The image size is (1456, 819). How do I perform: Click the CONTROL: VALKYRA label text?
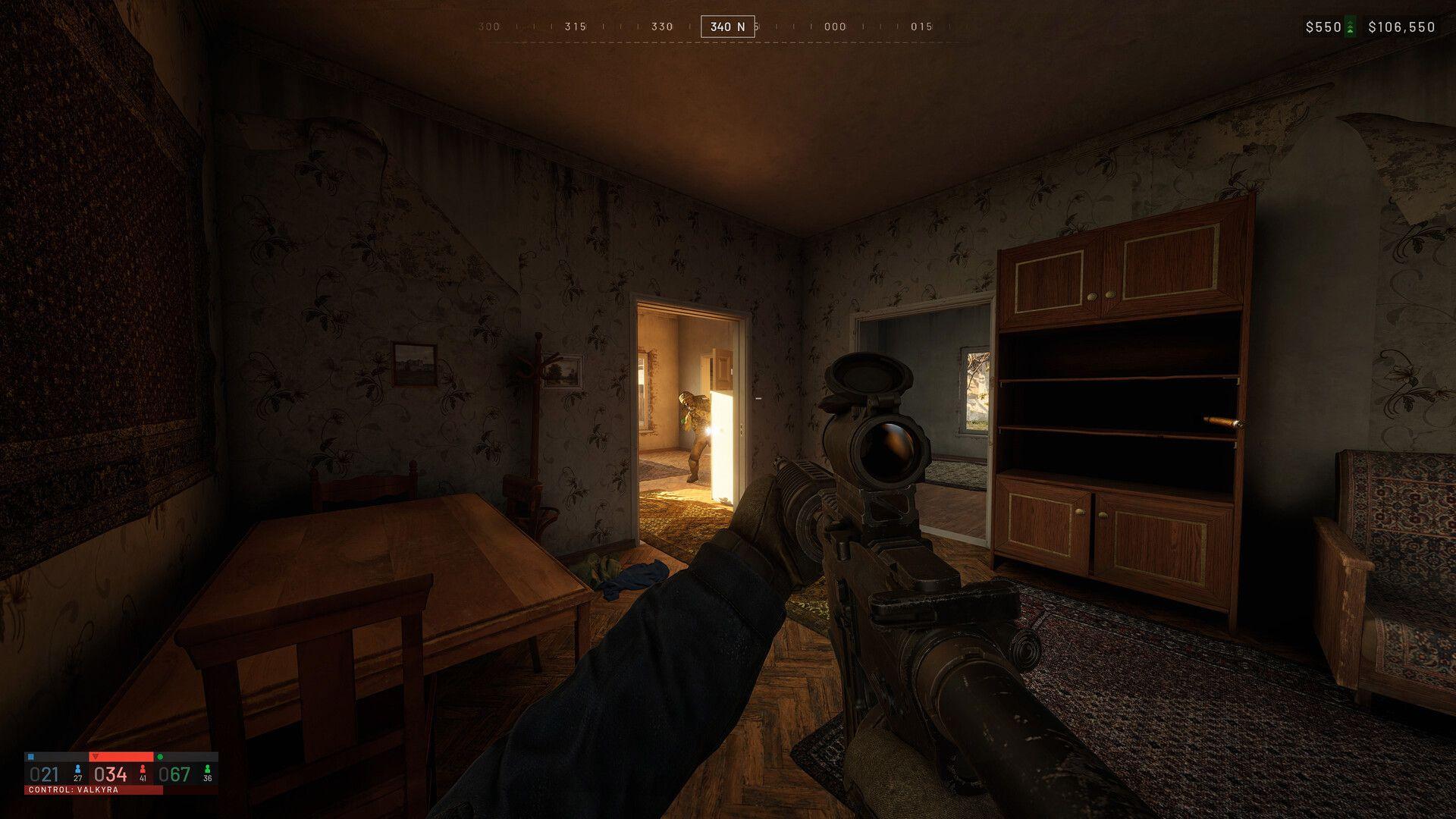point(72,791)
